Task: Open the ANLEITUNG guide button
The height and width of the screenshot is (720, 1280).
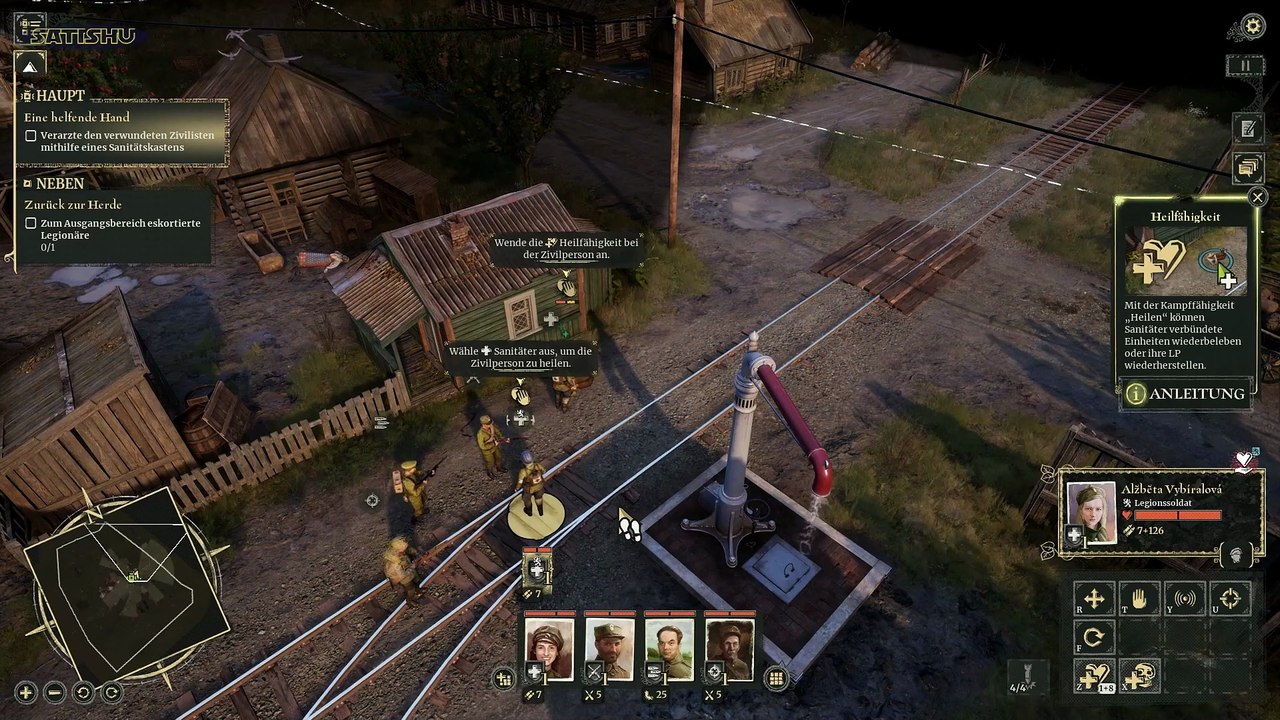Action: tap(1187, 394)
